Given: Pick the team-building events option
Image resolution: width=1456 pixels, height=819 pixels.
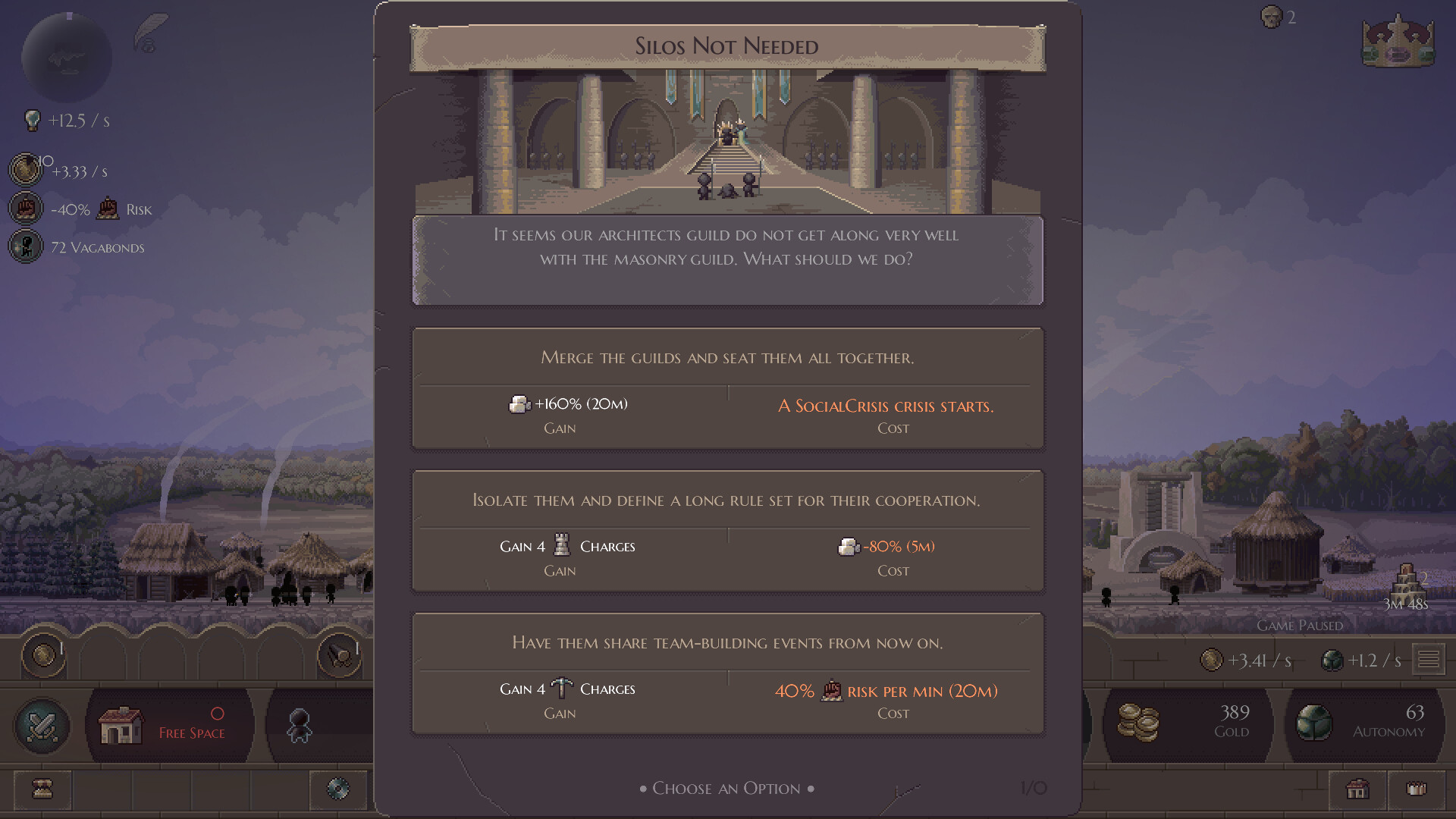Looking at the screenshot, I should point(727,673).
